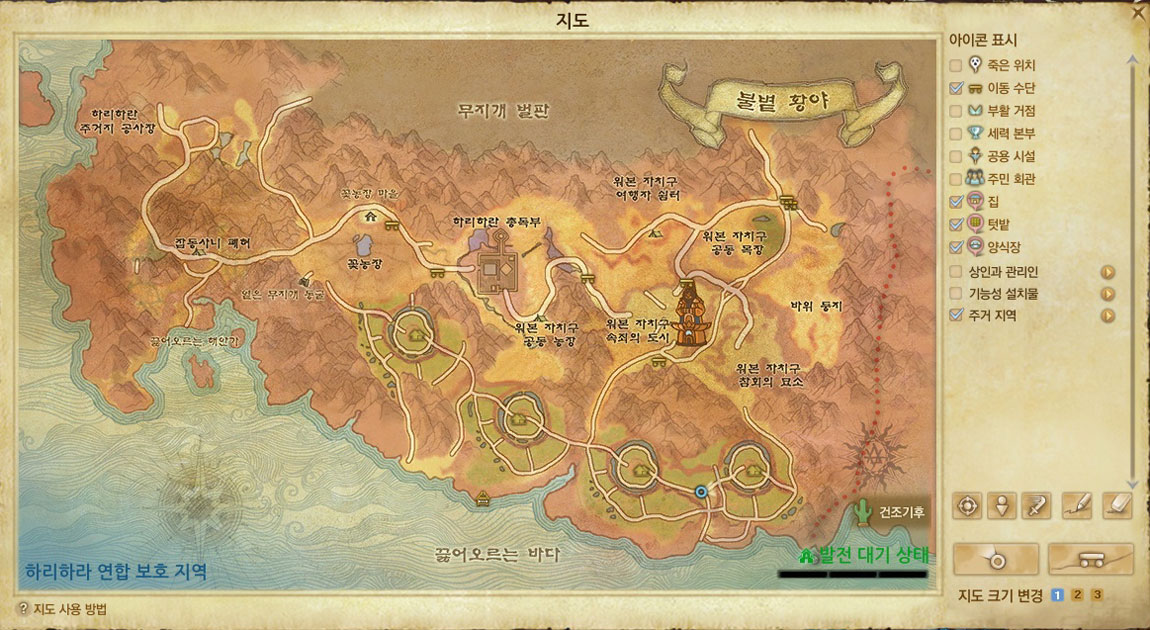Choose the eraser tool
The image size is (1150, 630).
(1115, 505)
